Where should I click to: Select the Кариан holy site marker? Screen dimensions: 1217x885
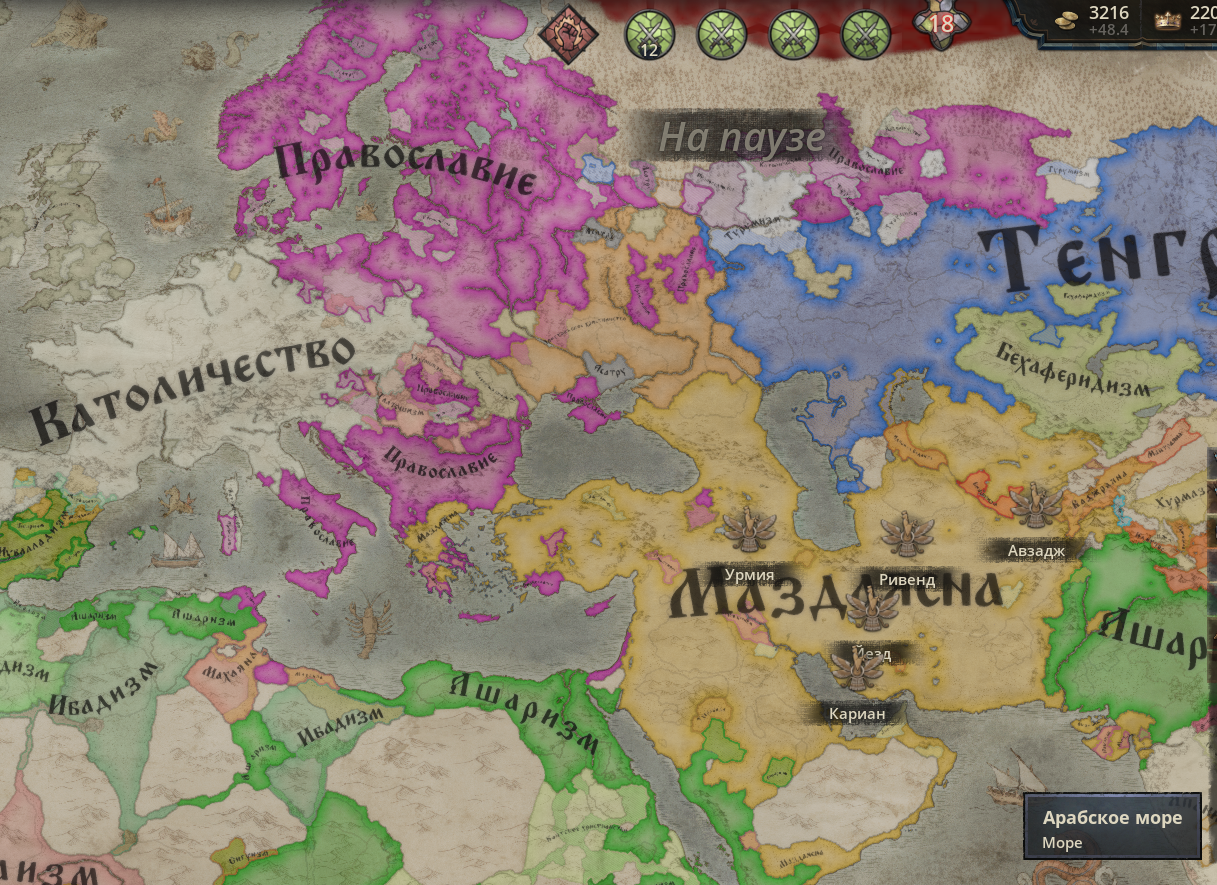coord(856,668)
